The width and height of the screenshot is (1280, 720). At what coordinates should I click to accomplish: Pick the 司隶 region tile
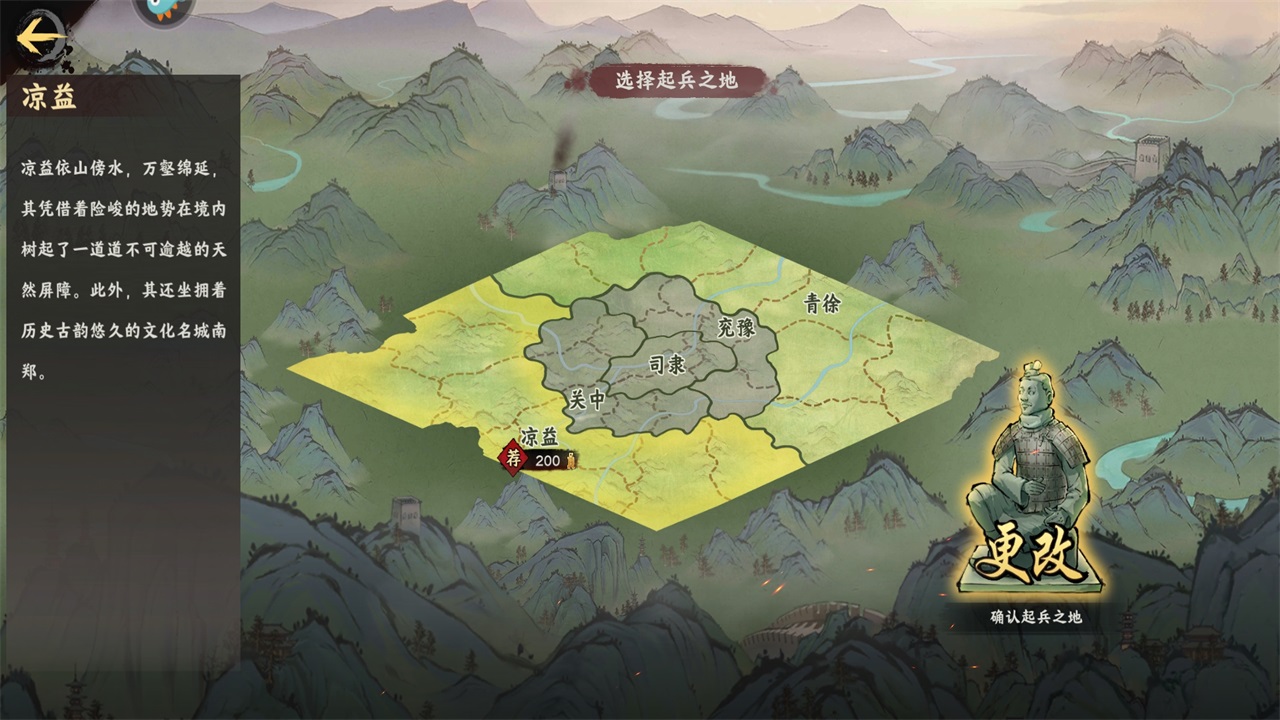667,366
